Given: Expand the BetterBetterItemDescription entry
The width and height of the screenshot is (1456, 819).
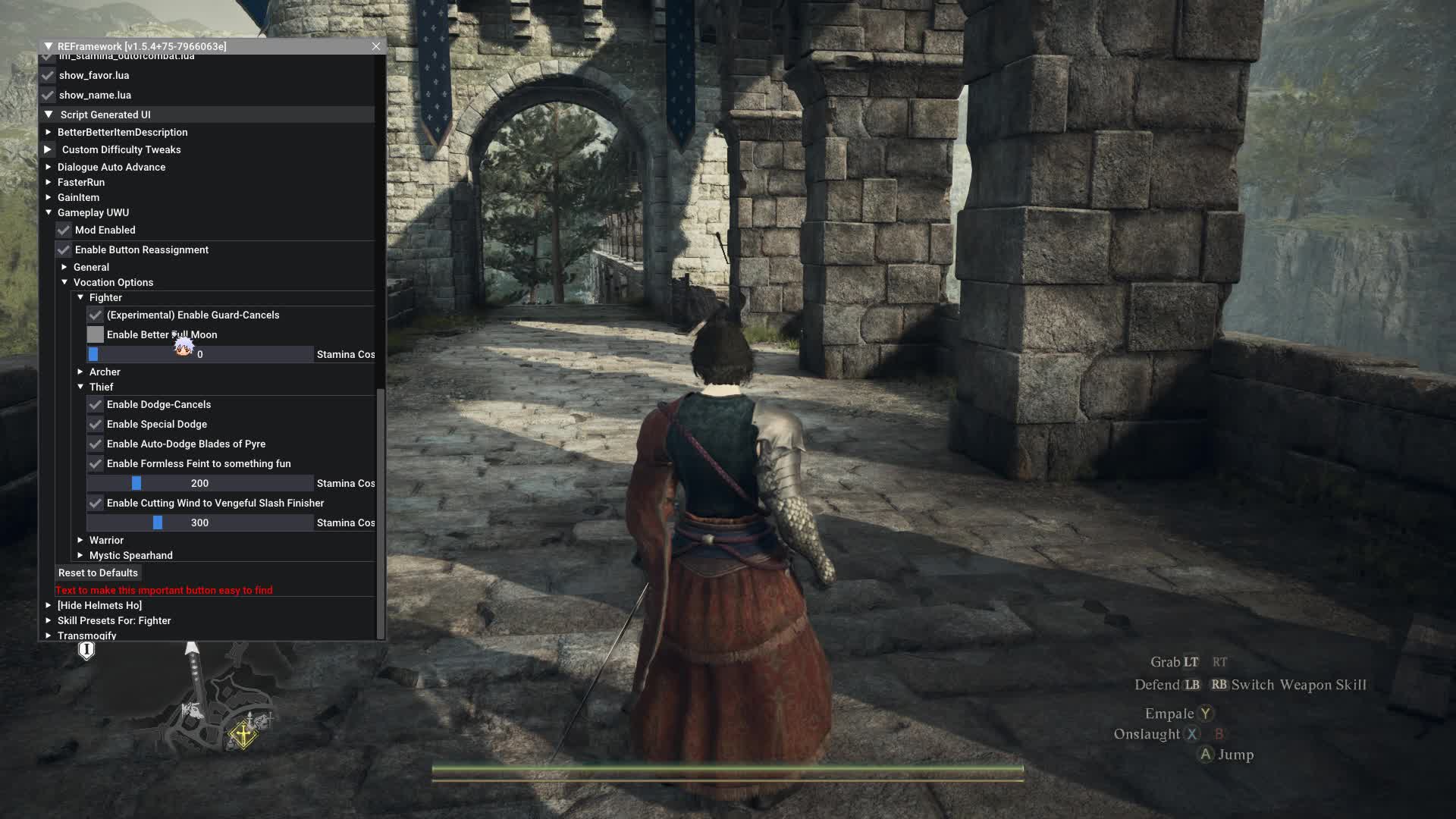Looking at the screenshot, I should 49,132.
